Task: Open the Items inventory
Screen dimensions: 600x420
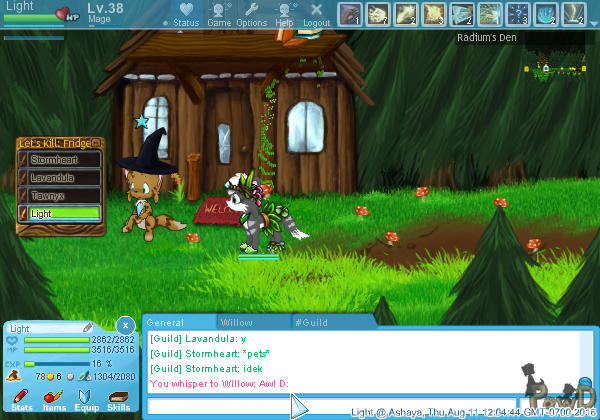Action: coord(54,401)
